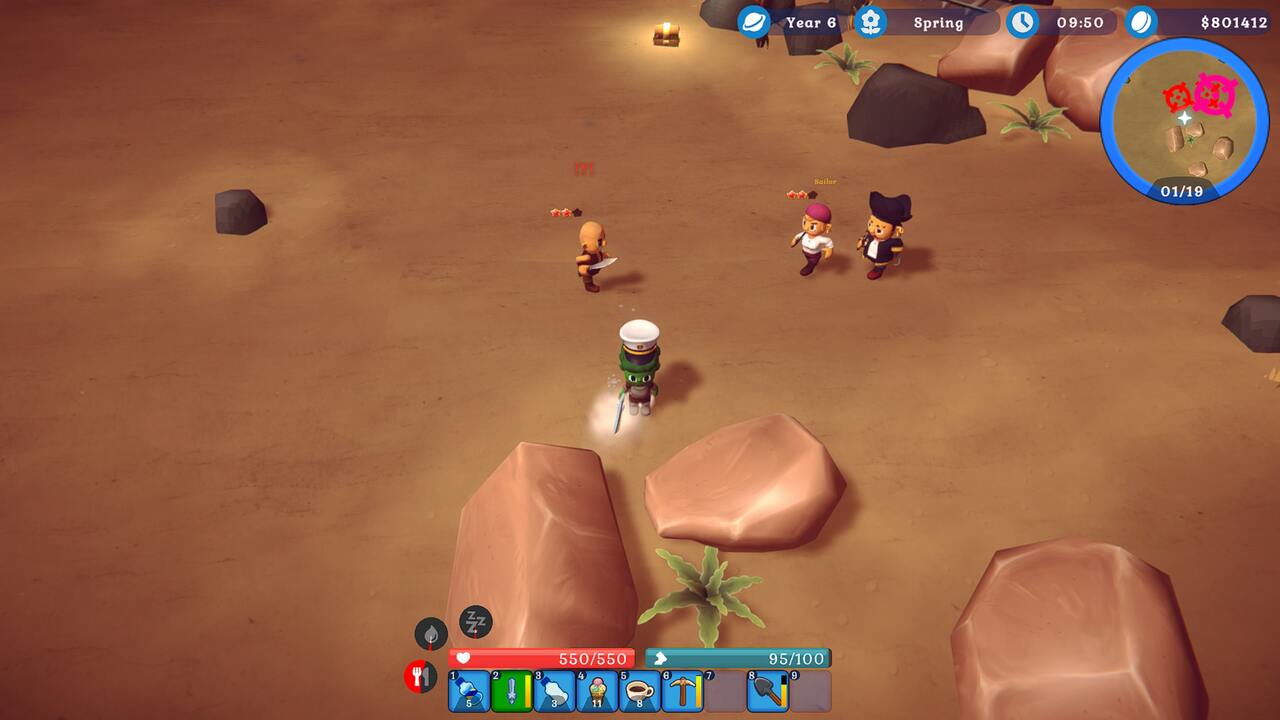
Task: Click the clock icon beside 09:50
Action: click(x=1022, y=21)
